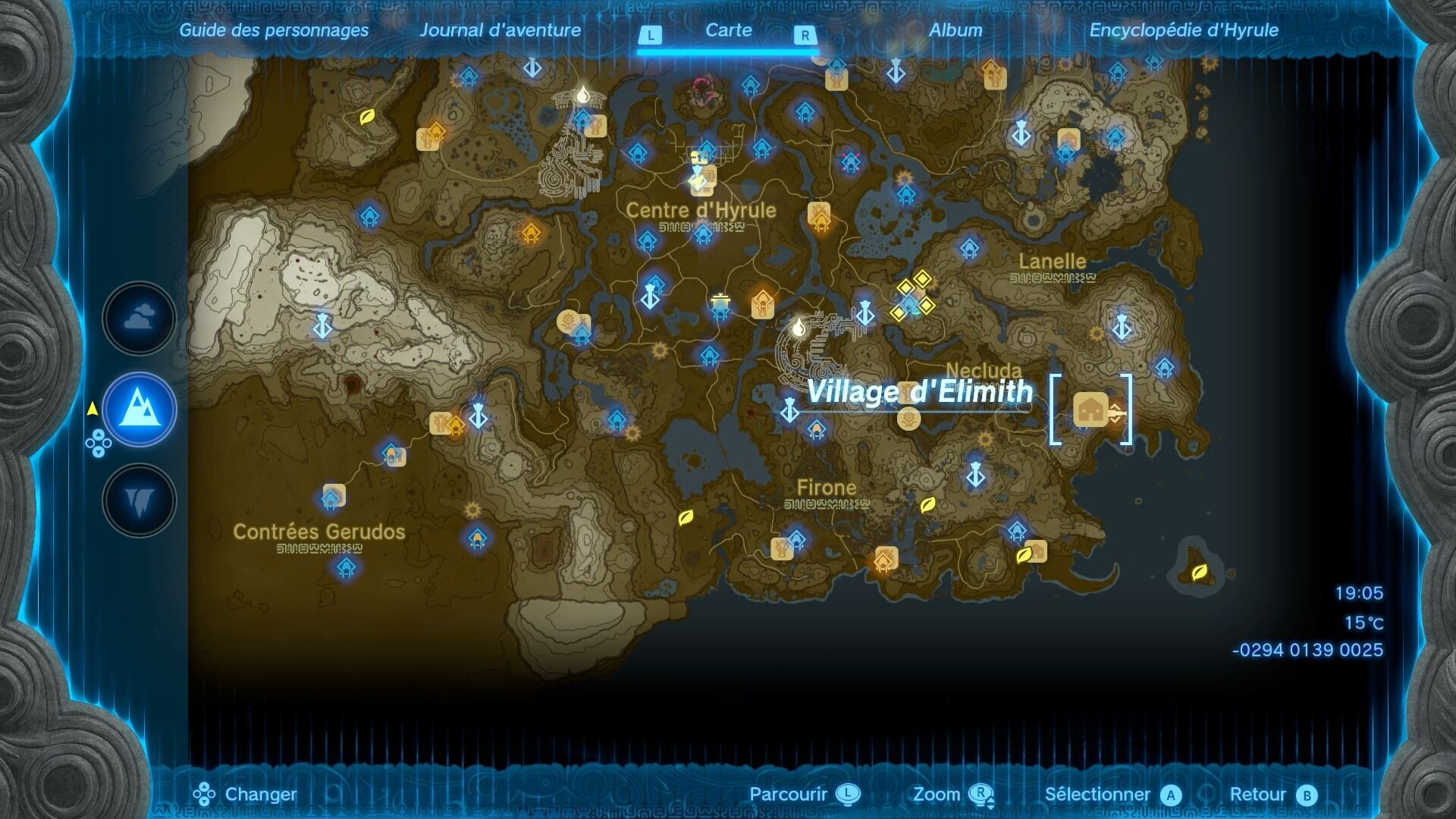
Task: Switch to the Album tab
Action: [956, 31]
